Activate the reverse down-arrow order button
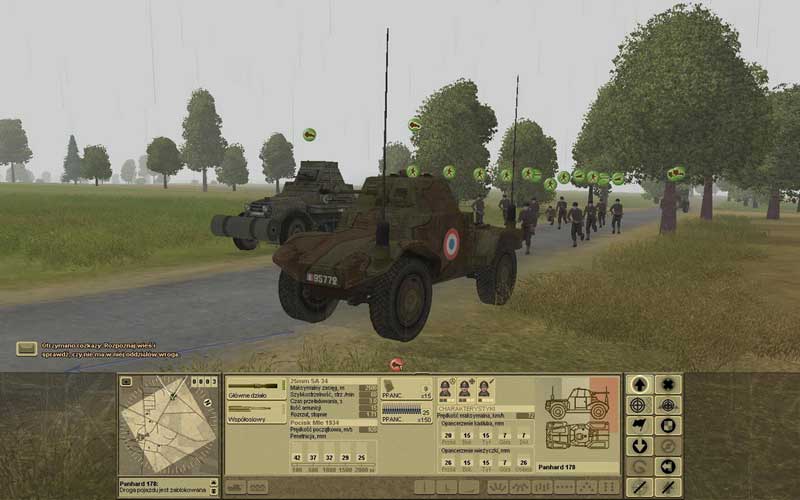Image resolution: width=800 pixels, height=500 pixels. tap(638, 446)
